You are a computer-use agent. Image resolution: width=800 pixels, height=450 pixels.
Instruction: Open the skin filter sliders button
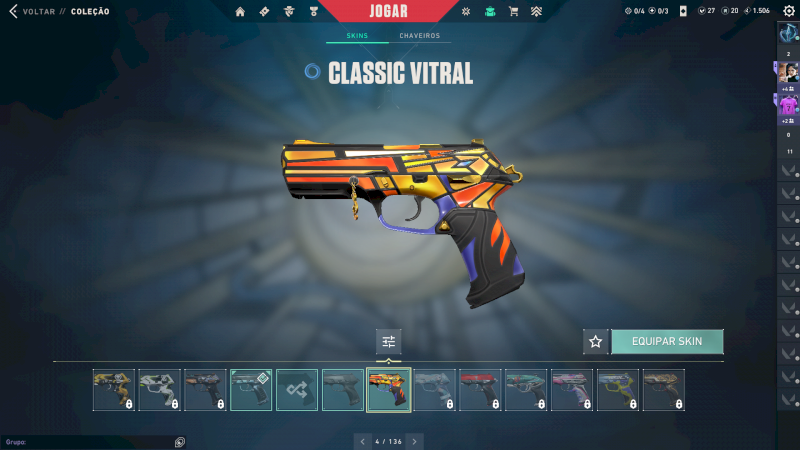pyautogui.click(x=388, y=341)
